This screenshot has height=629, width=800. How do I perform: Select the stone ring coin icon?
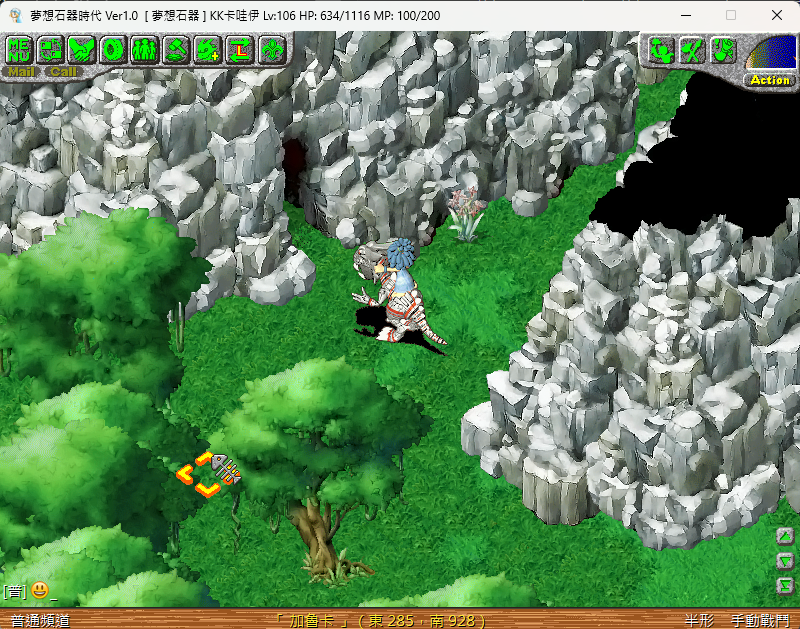click(x=113, y=48)
